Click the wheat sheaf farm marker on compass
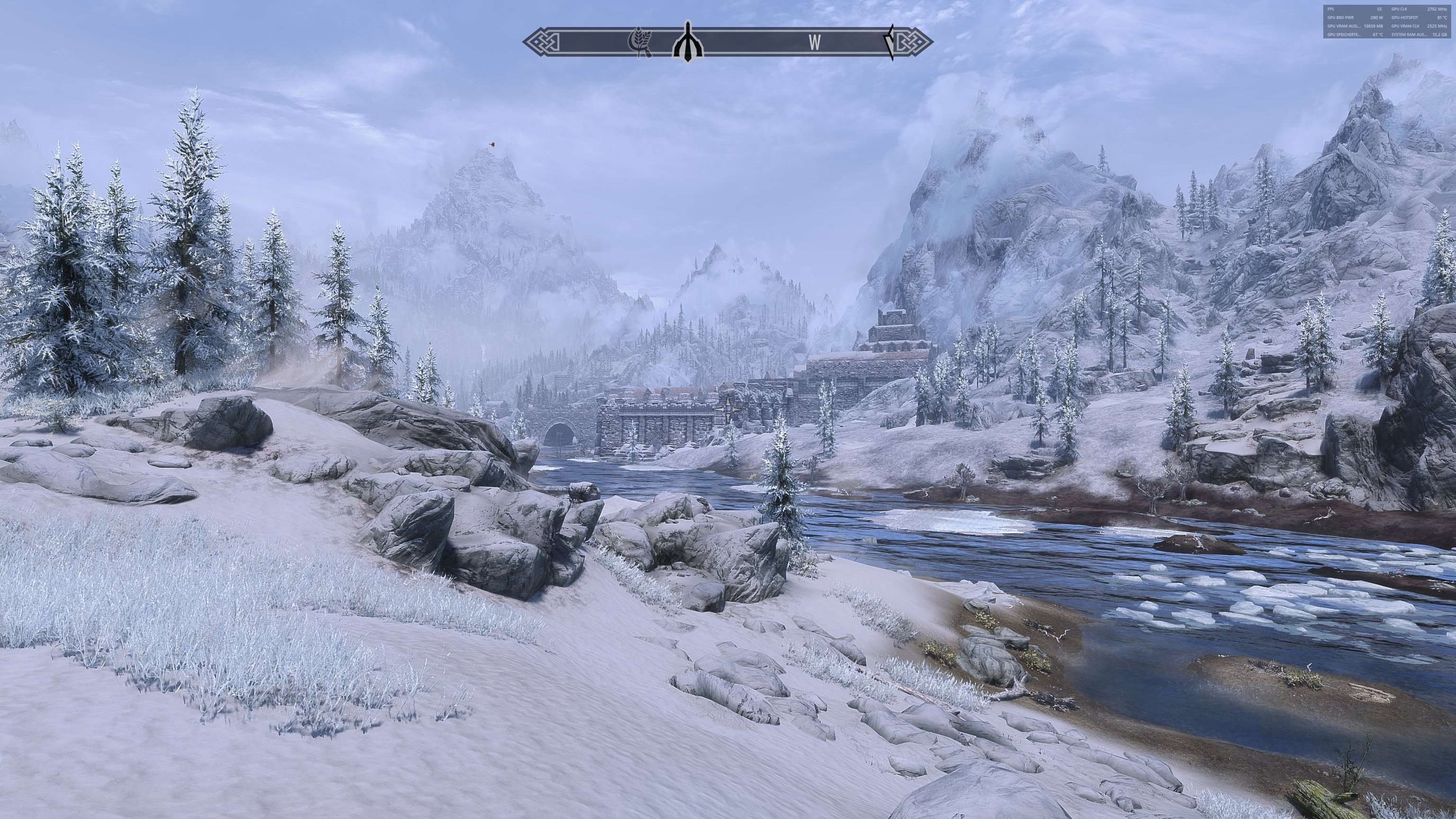Viewport: 1456px width, 819px height. pyautogui.click(x=640, y=42)
